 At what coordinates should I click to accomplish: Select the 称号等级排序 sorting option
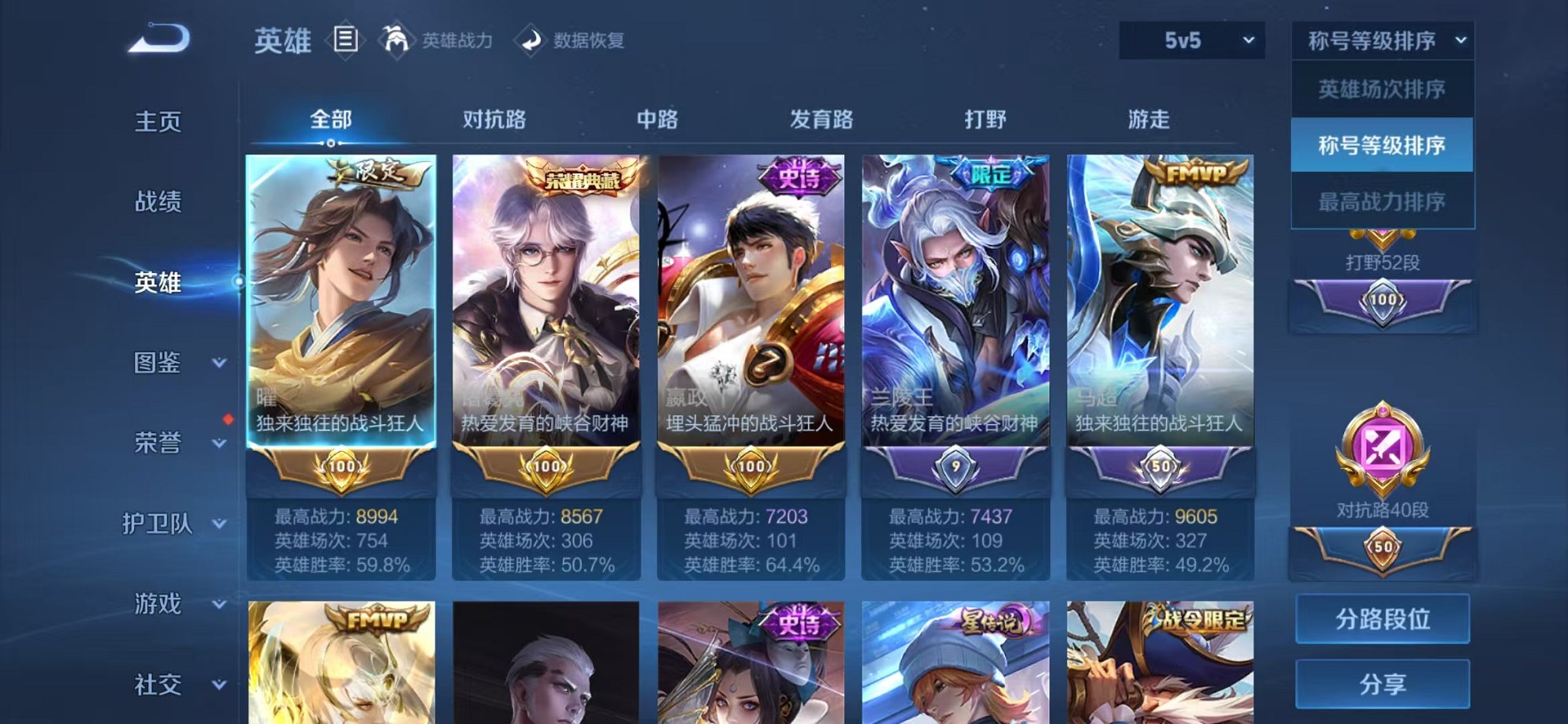click(x=1382, y=144)
